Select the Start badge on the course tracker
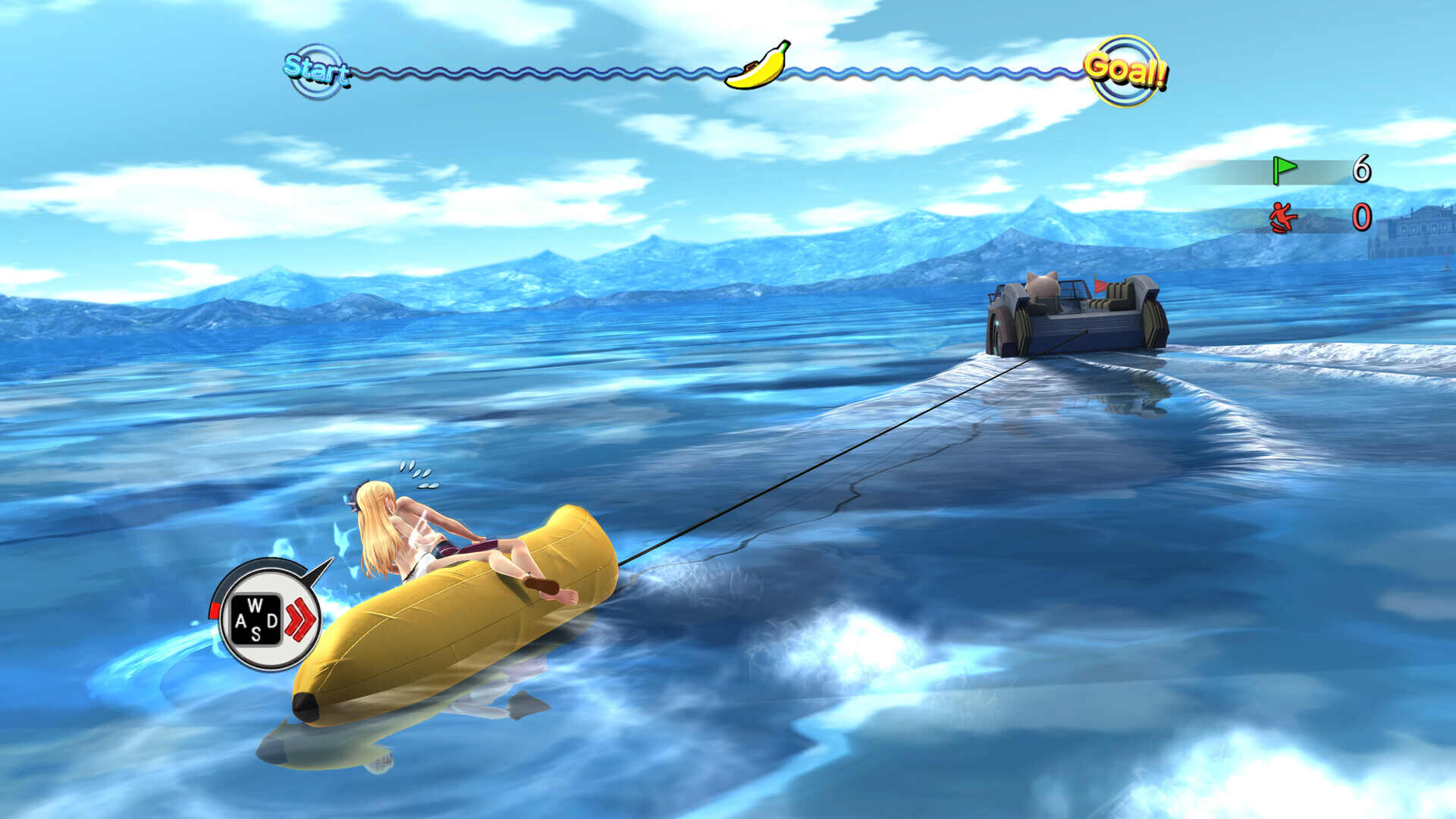This screenshot has height=819, width=1456. 316,71
